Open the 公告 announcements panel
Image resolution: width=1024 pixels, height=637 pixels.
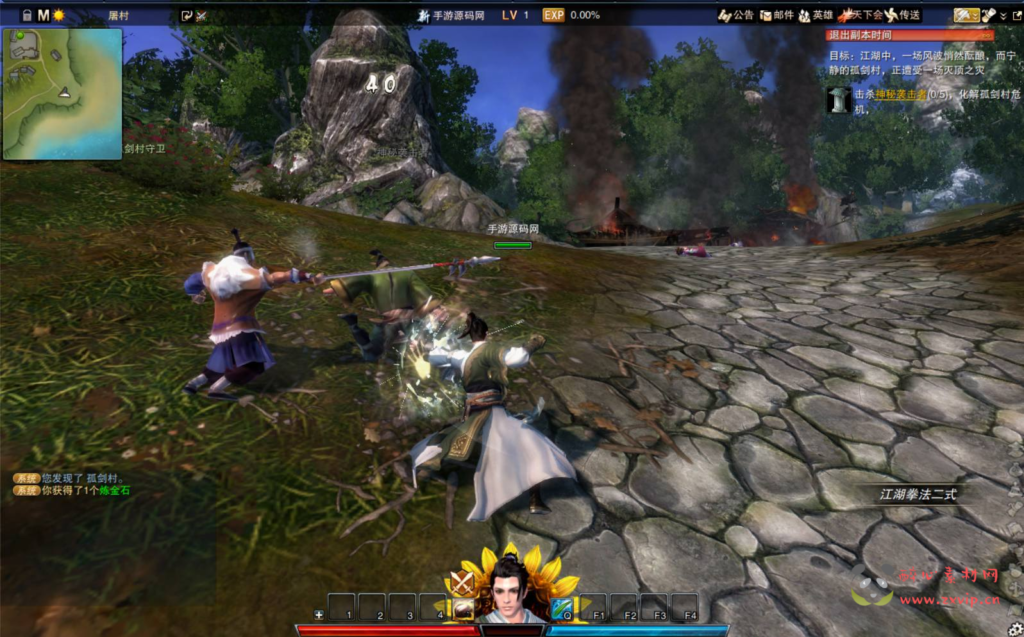pos(736,15)
